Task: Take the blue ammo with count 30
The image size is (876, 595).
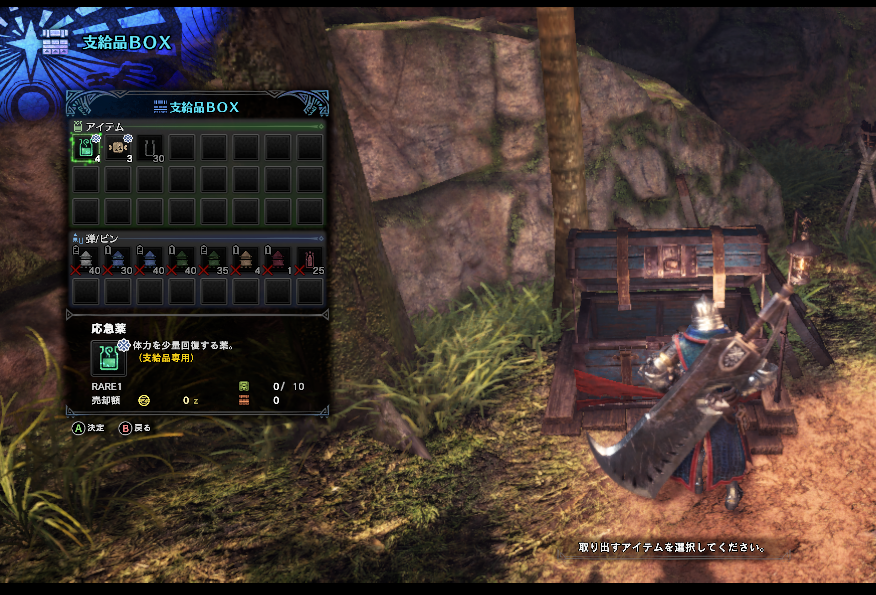Action: click(118, 260)
